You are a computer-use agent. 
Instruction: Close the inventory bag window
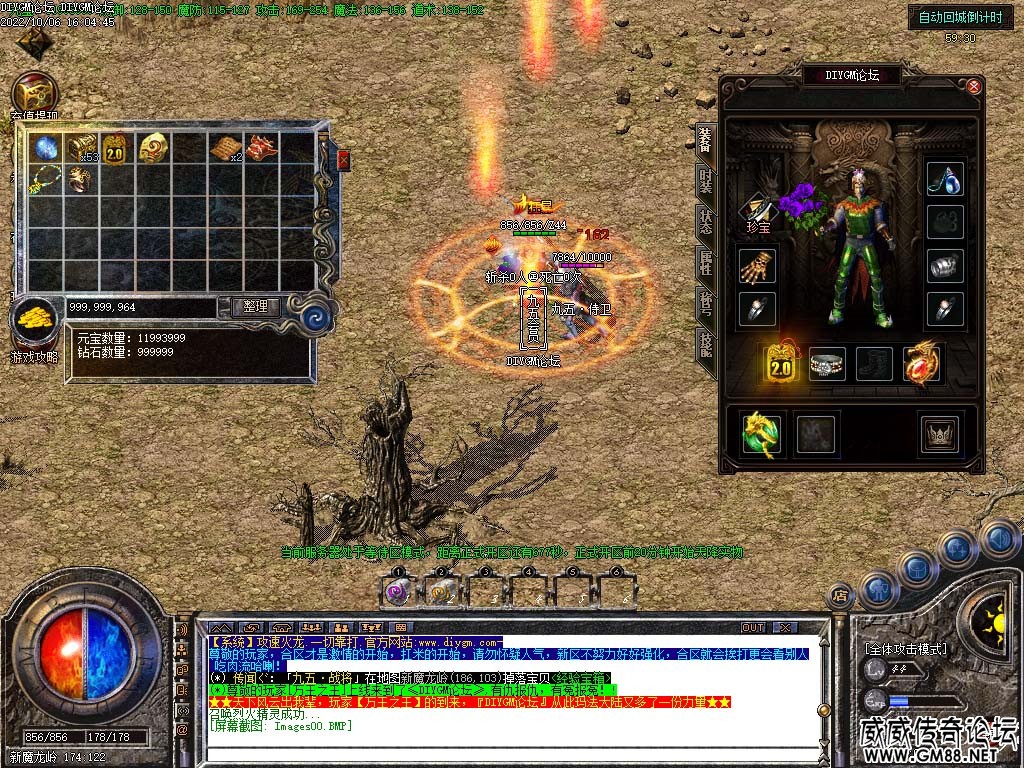(x=344, y=160)
